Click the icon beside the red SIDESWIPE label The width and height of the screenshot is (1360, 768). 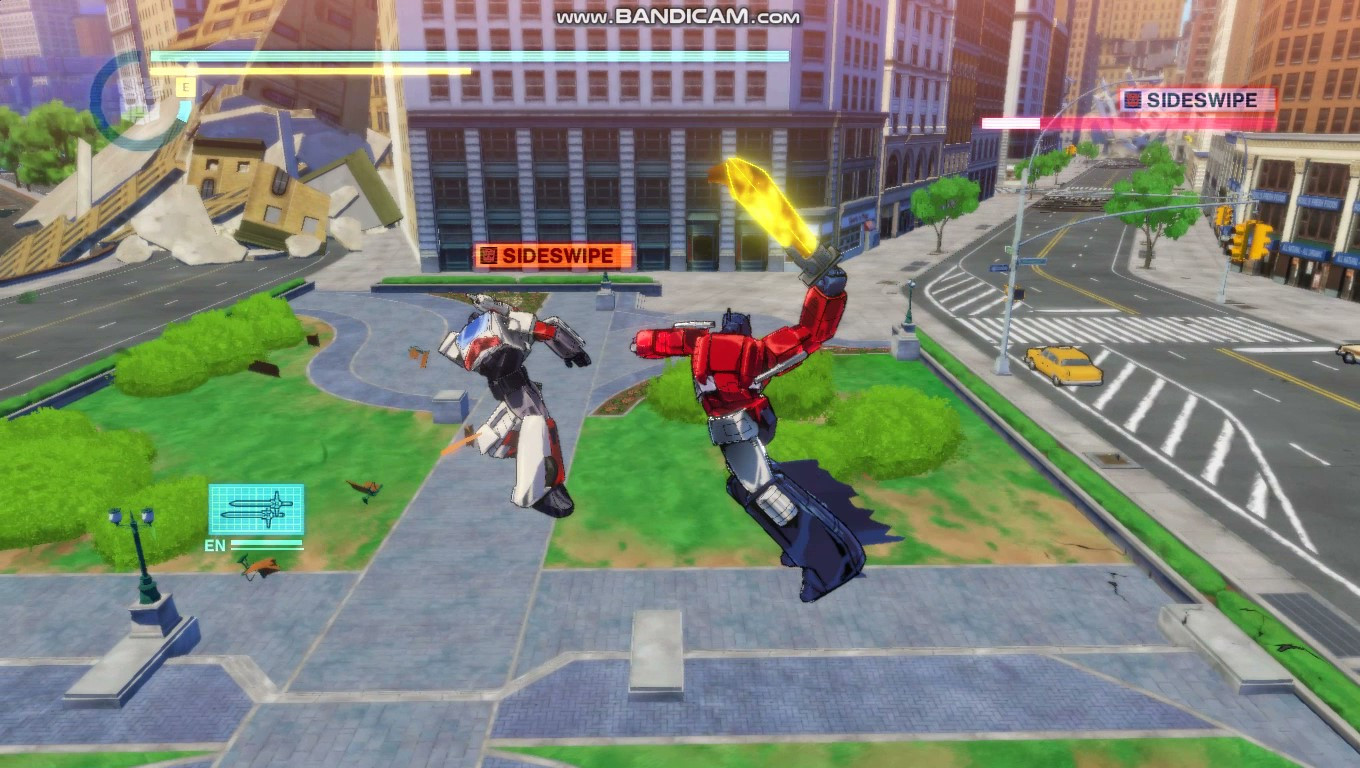click(x=1132, y=100)
